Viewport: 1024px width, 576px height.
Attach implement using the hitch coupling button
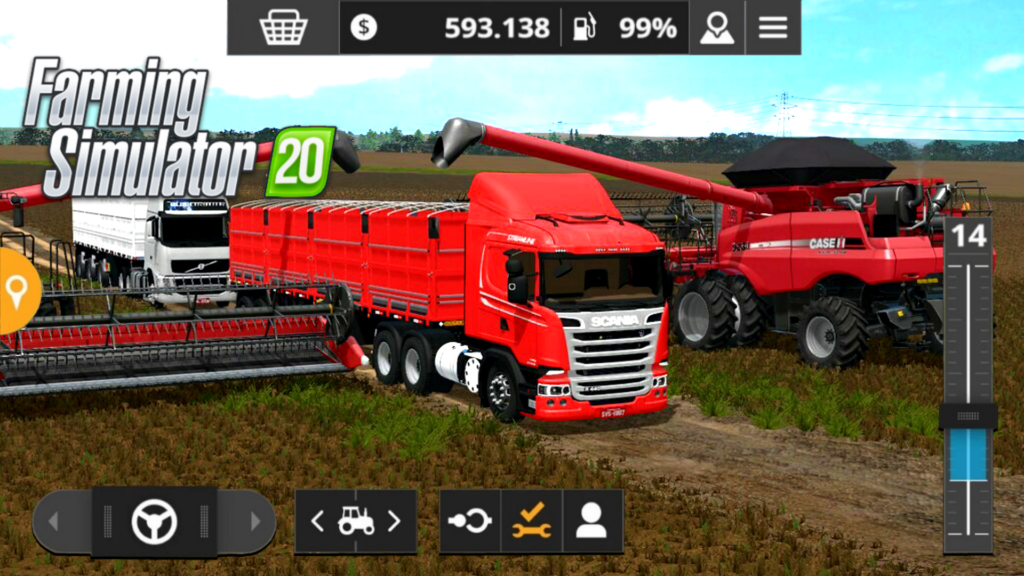tap(470, 521)
